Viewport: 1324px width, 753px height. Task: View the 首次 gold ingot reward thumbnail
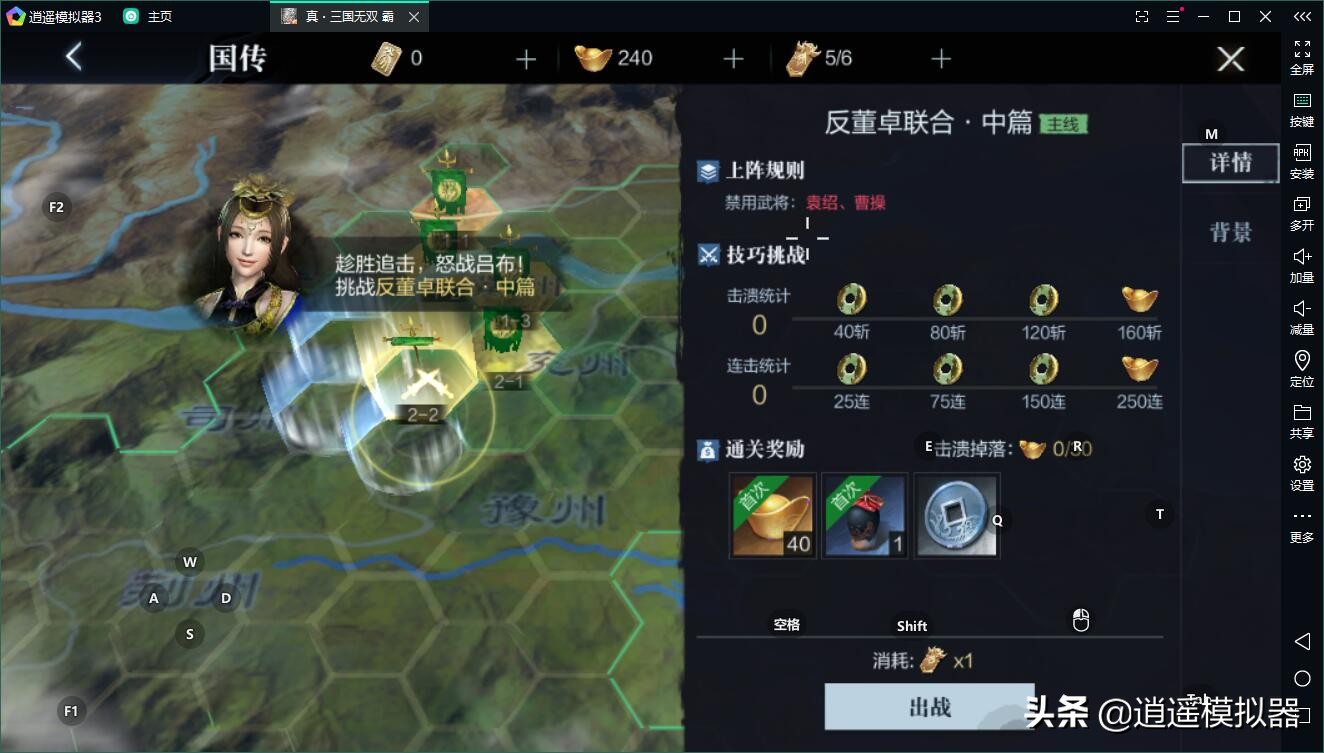pyautogui.click(x=772, y=516)
